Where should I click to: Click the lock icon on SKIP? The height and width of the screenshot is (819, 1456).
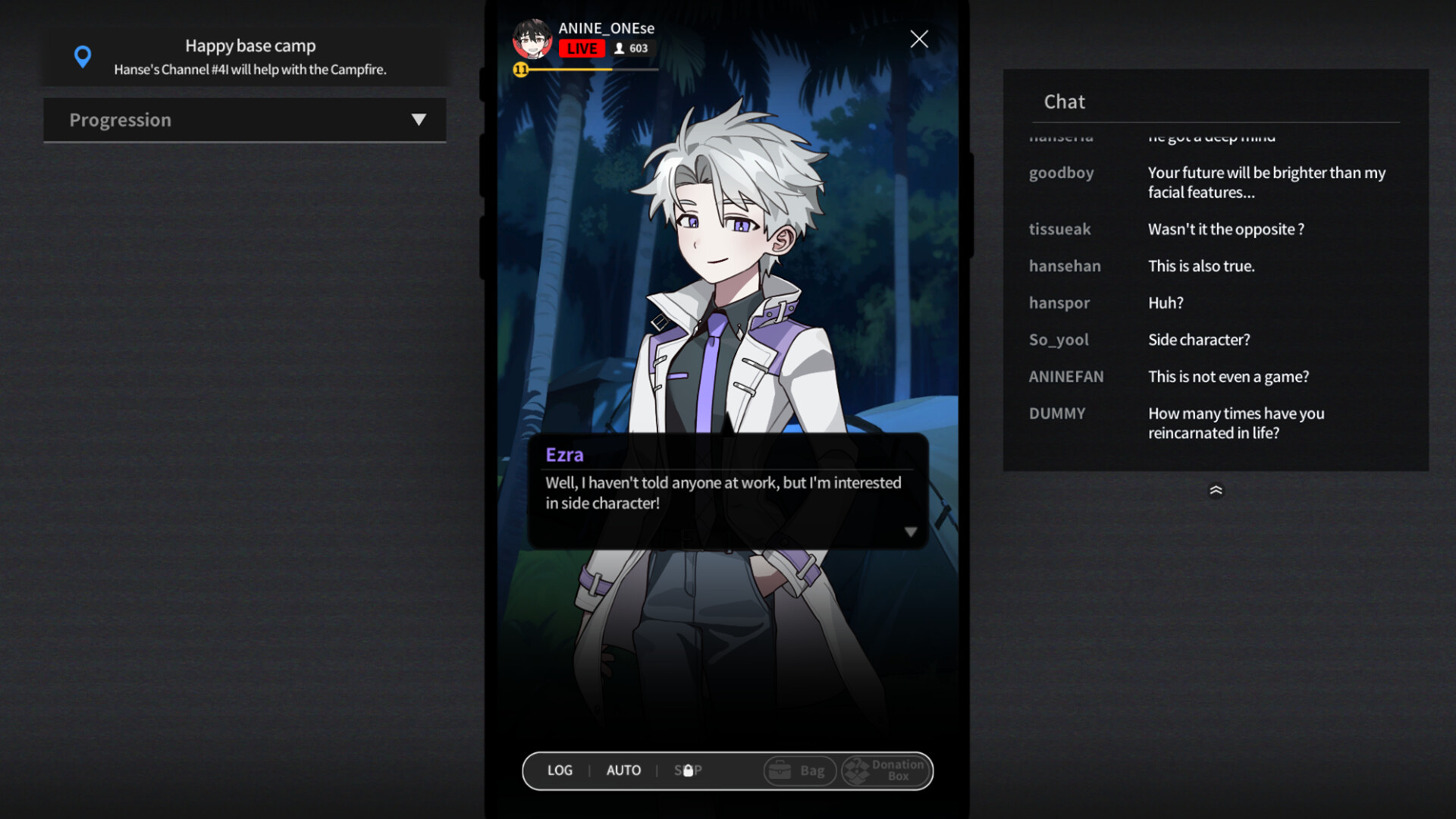[688, 770]
